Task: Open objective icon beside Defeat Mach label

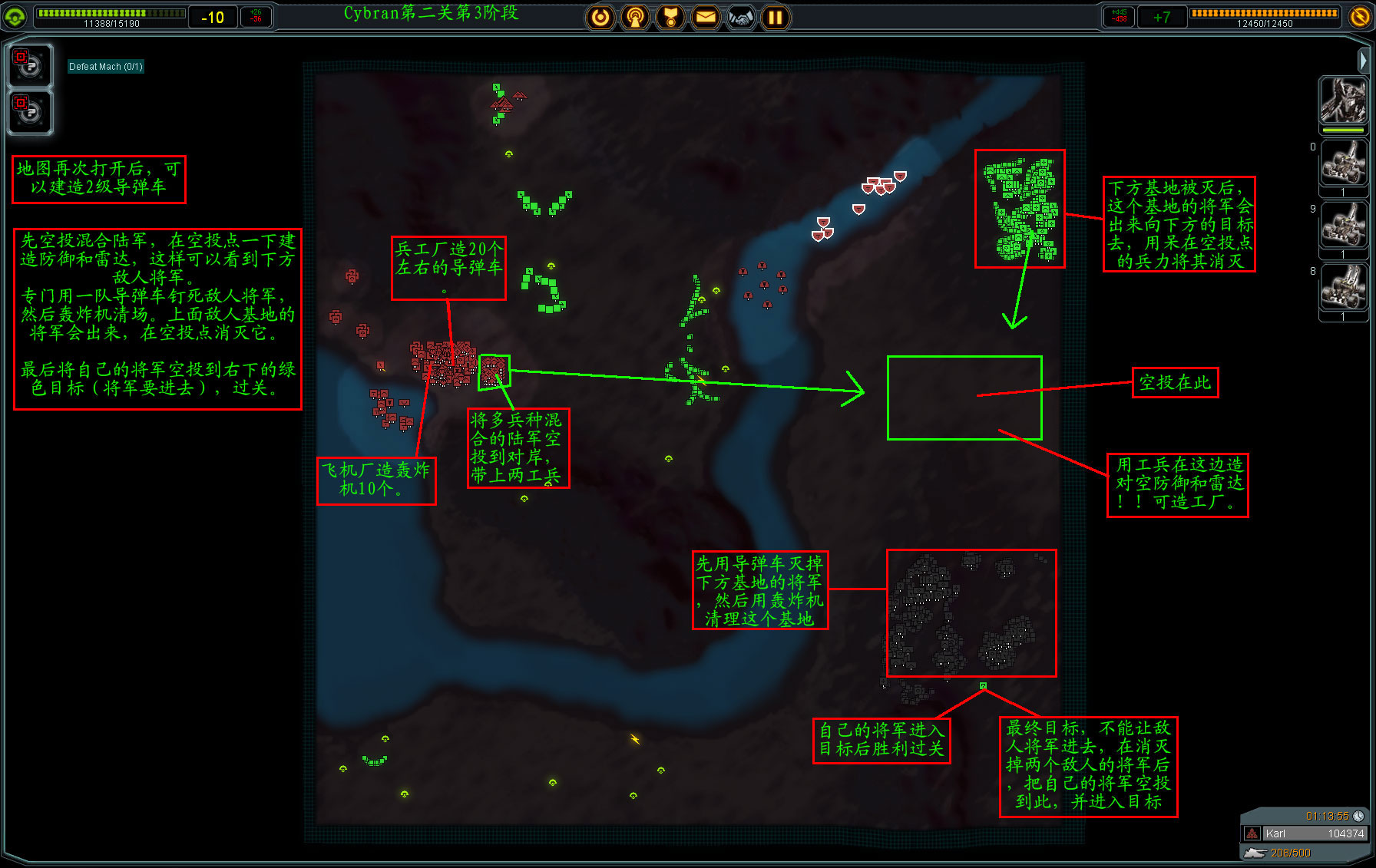Action: coord(30,66)
